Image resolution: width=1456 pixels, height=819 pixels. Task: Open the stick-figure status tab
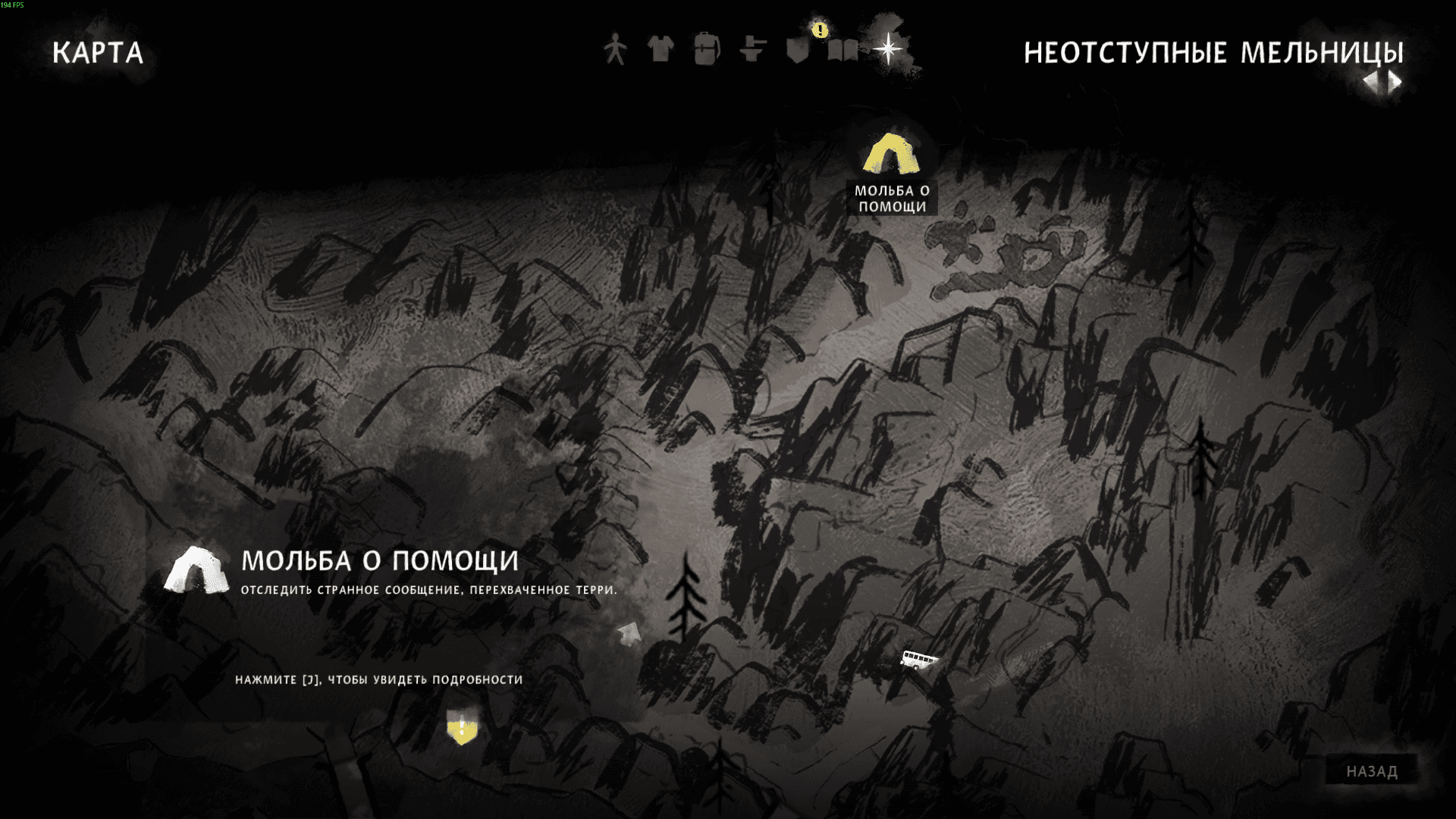click(x=615, y=50)
